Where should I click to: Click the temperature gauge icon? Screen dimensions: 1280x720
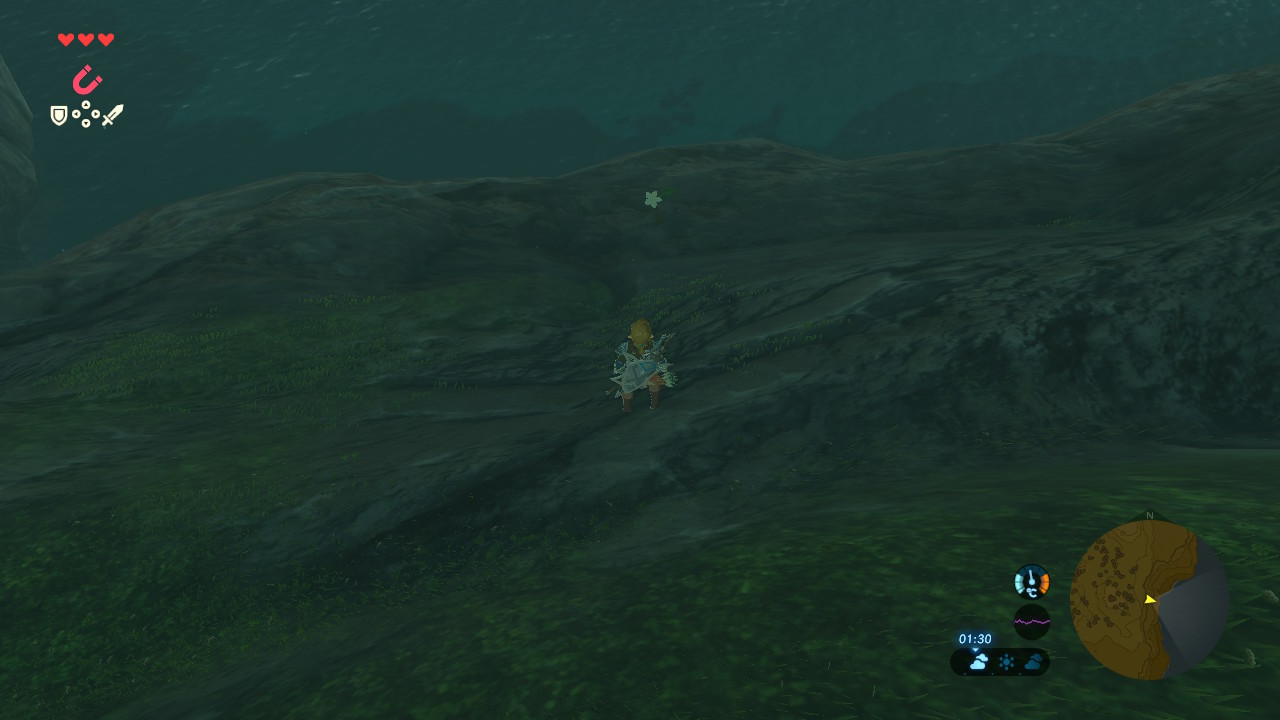[1031, 581]
